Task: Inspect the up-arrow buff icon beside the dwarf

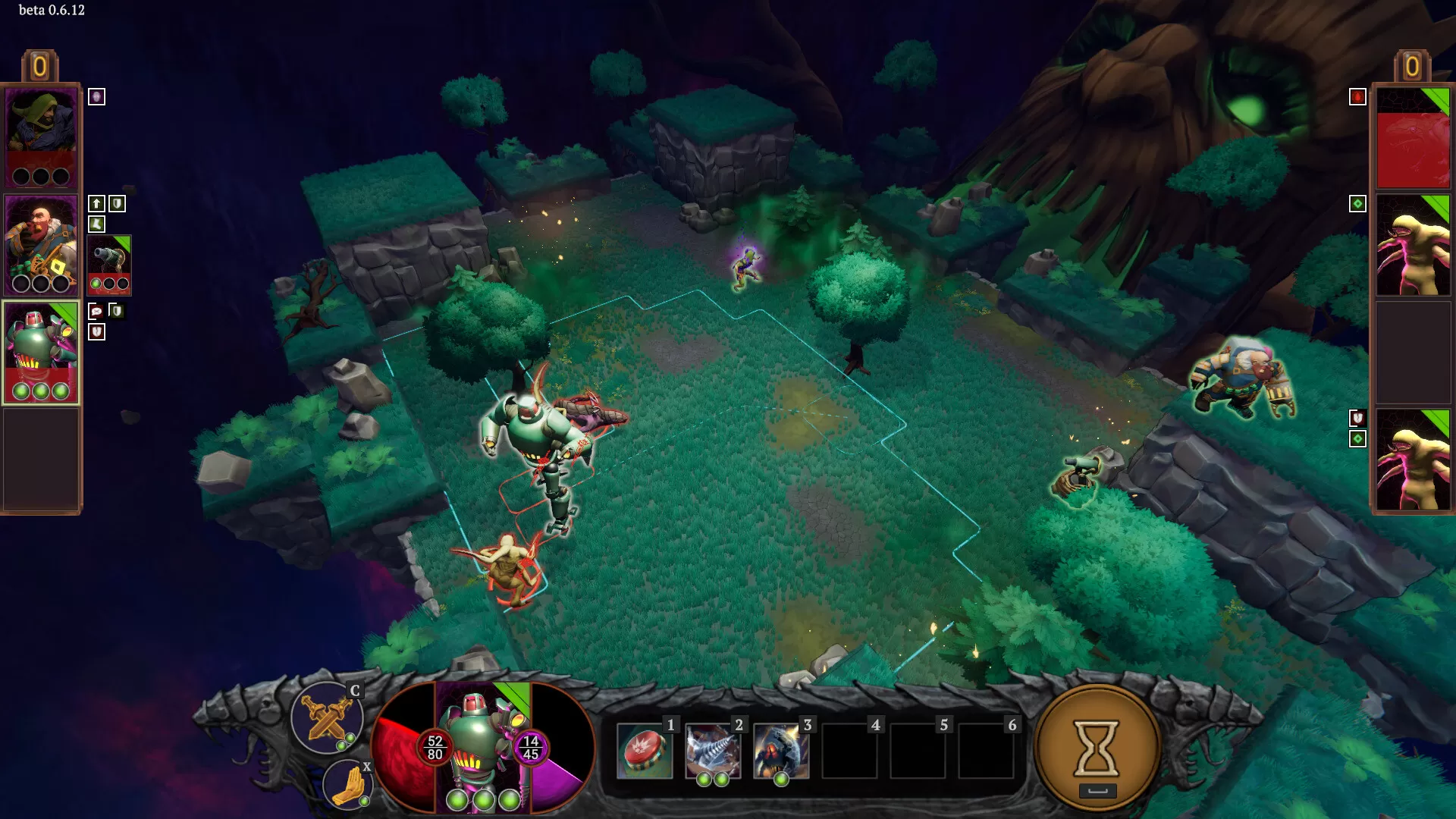Action: [96, 203]
